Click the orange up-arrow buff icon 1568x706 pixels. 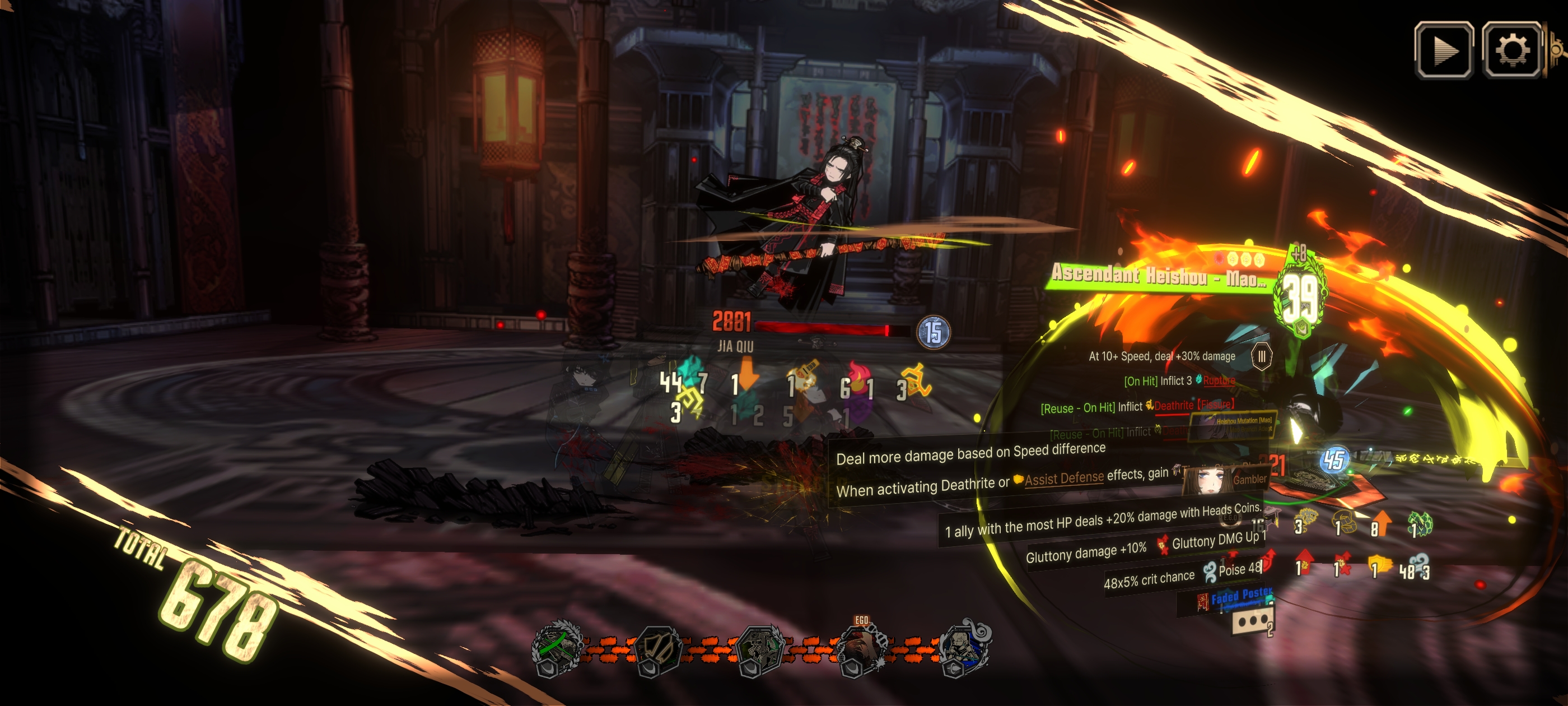click(1382, 524)
